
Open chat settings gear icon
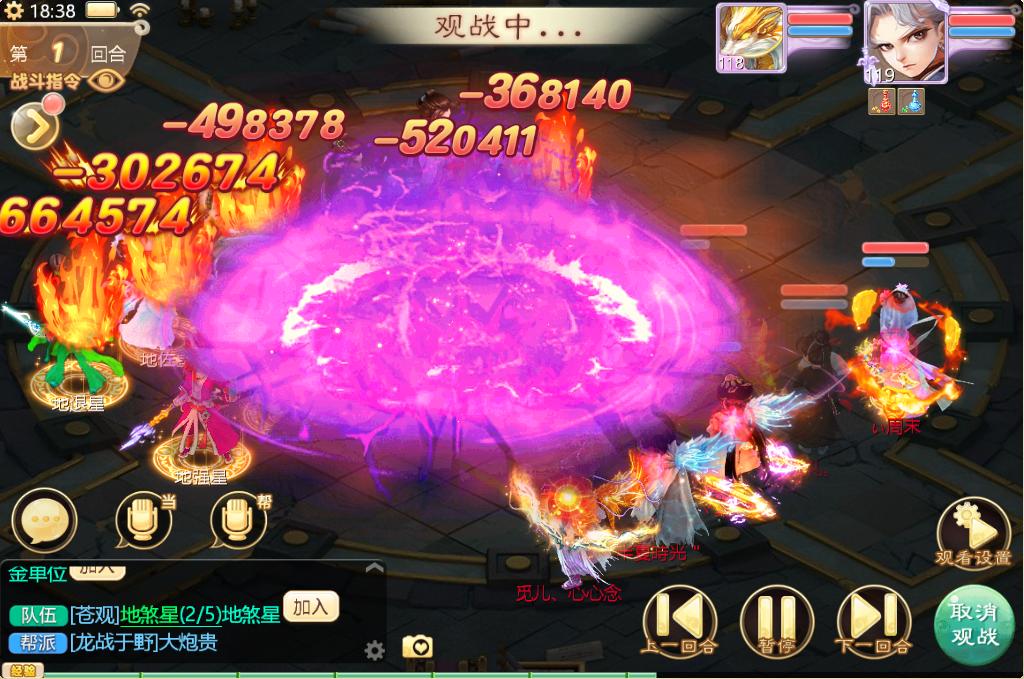[375, 651]
